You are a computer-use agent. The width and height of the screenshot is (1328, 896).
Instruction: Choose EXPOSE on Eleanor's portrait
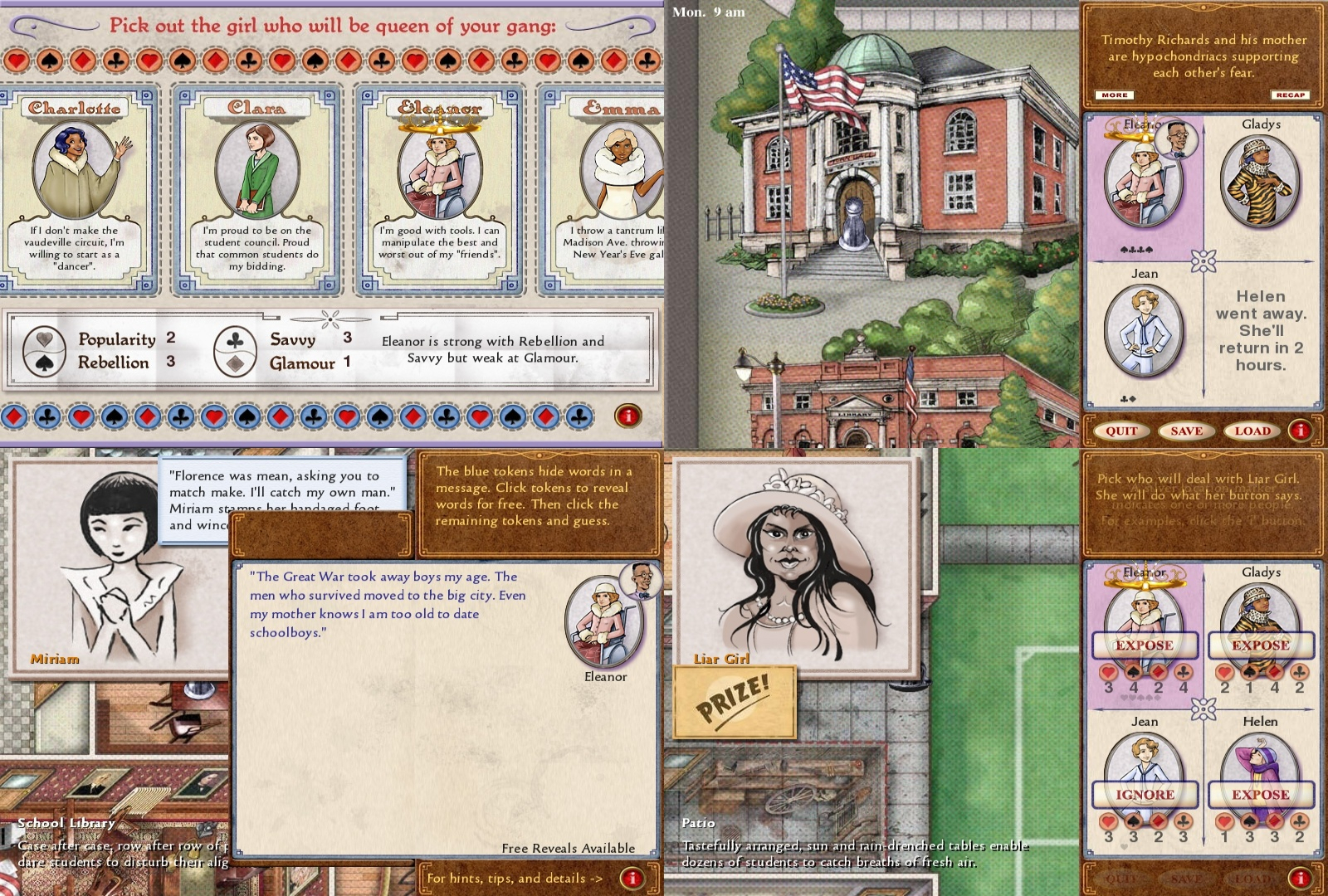pyautogui.click(x=1145, y=645)
